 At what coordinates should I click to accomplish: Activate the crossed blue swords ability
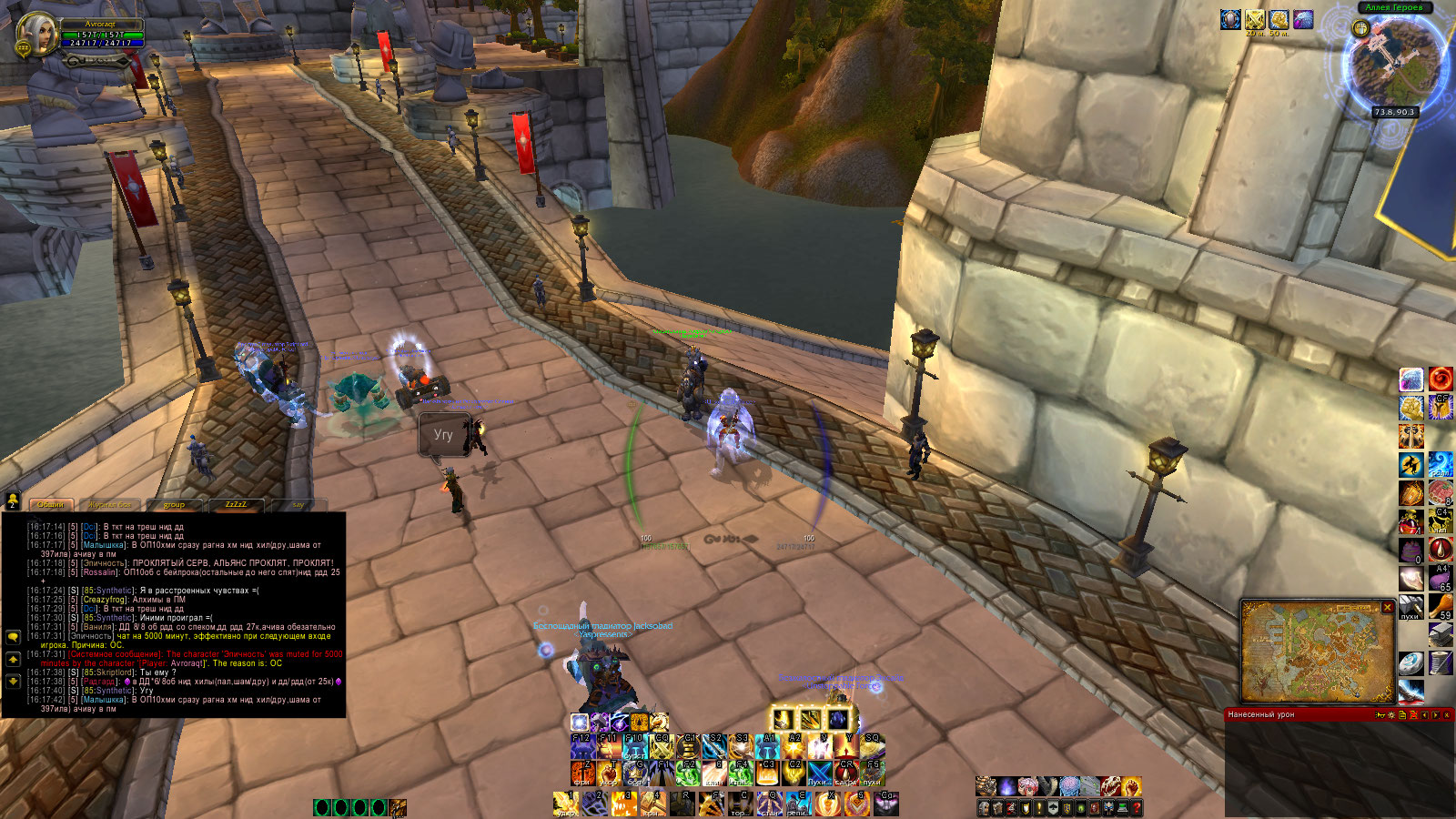(x=820, y=773)
